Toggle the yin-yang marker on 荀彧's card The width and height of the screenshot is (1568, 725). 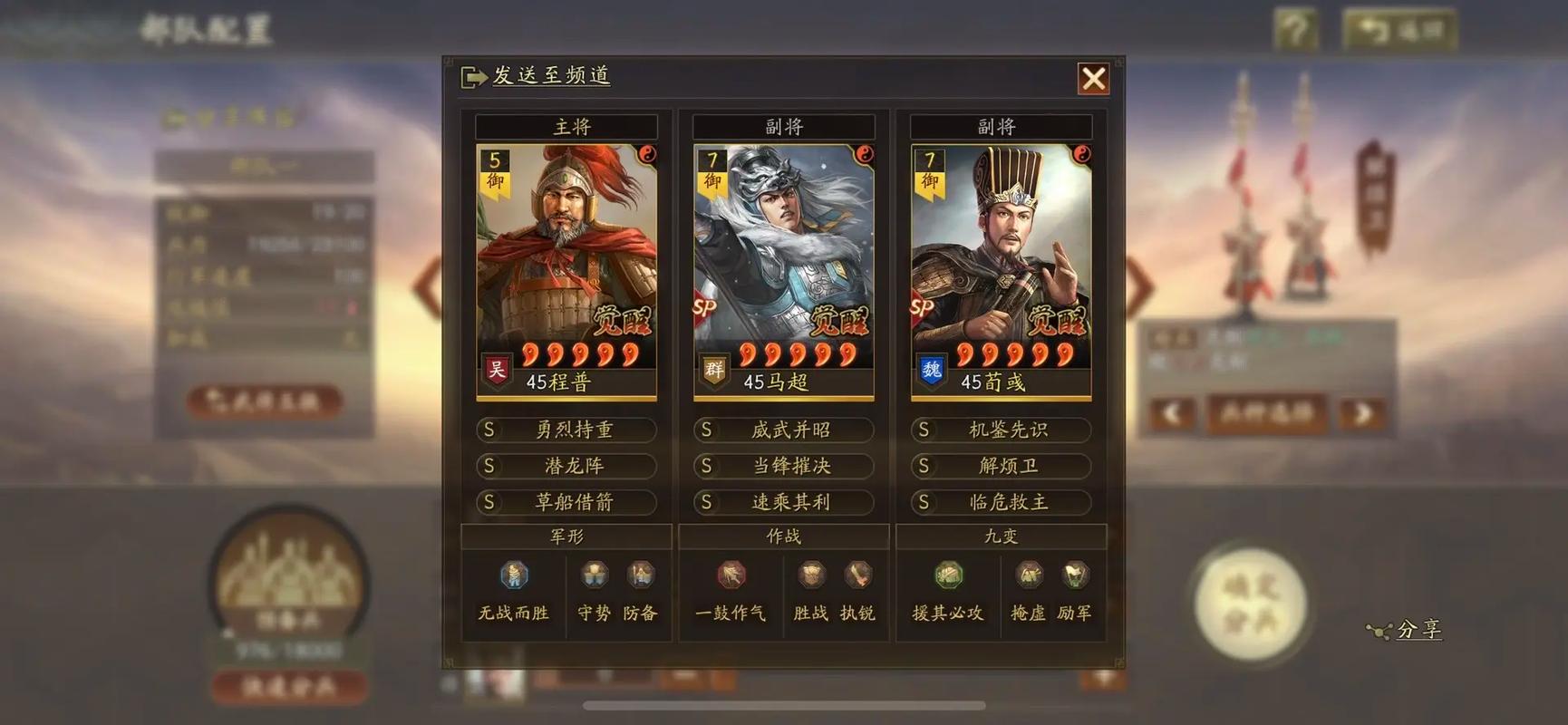1080,156
